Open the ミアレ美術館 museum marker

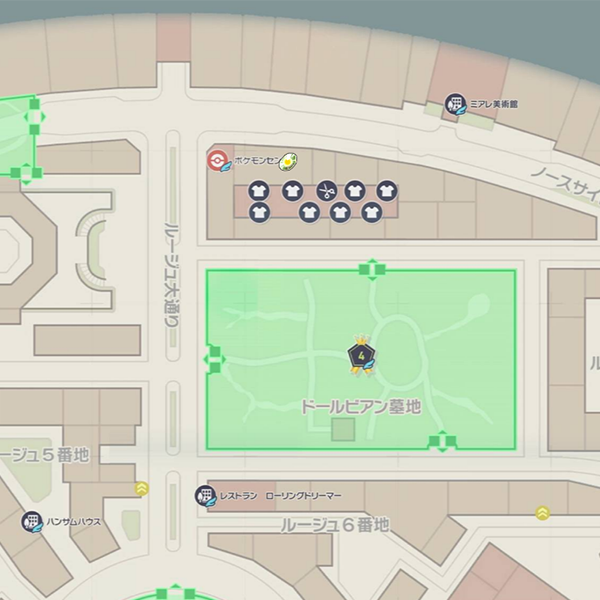(456, 105)
